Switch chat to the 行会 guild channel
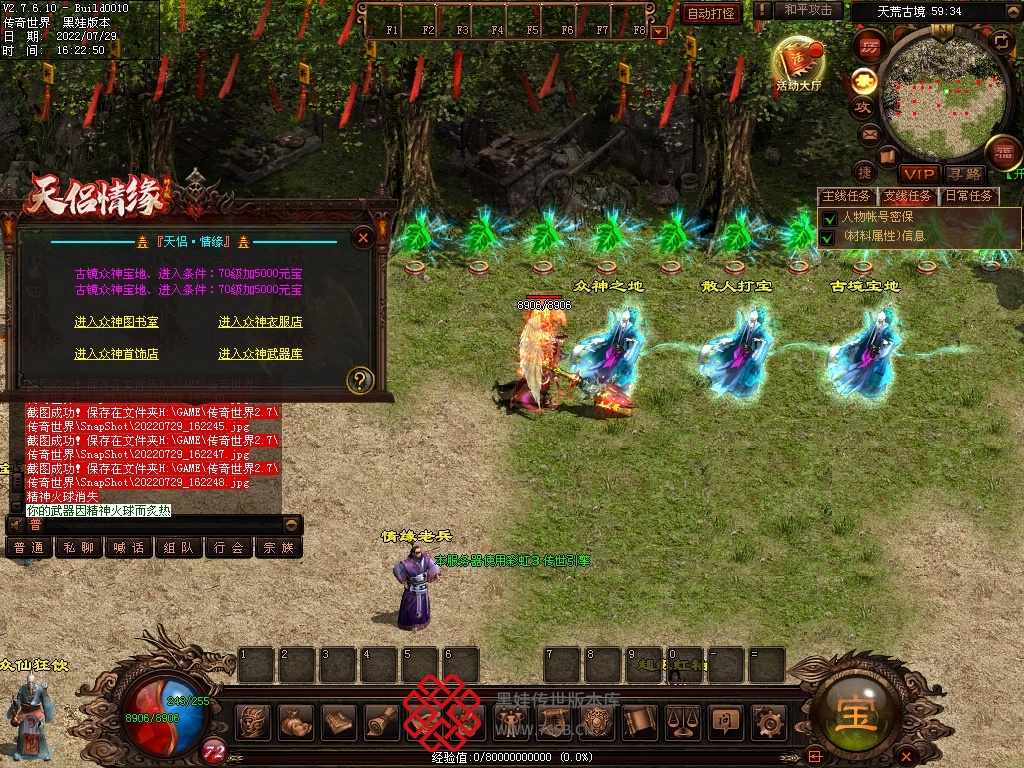 pos(229,548)
